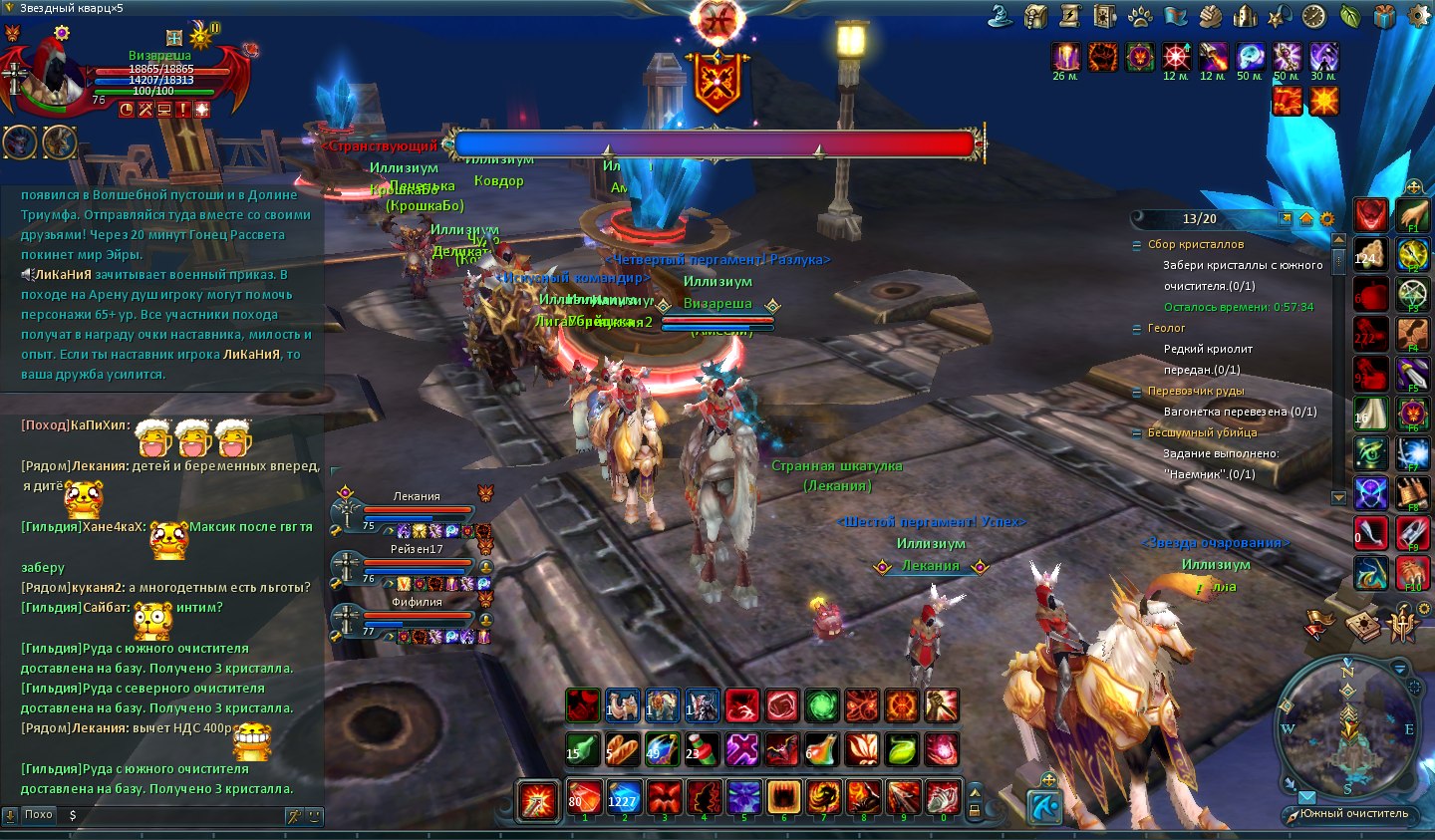The width and height of the screenshot is (1435, 840).
Task: Open the backpack inventory icon
Action: click(1036, 16)
